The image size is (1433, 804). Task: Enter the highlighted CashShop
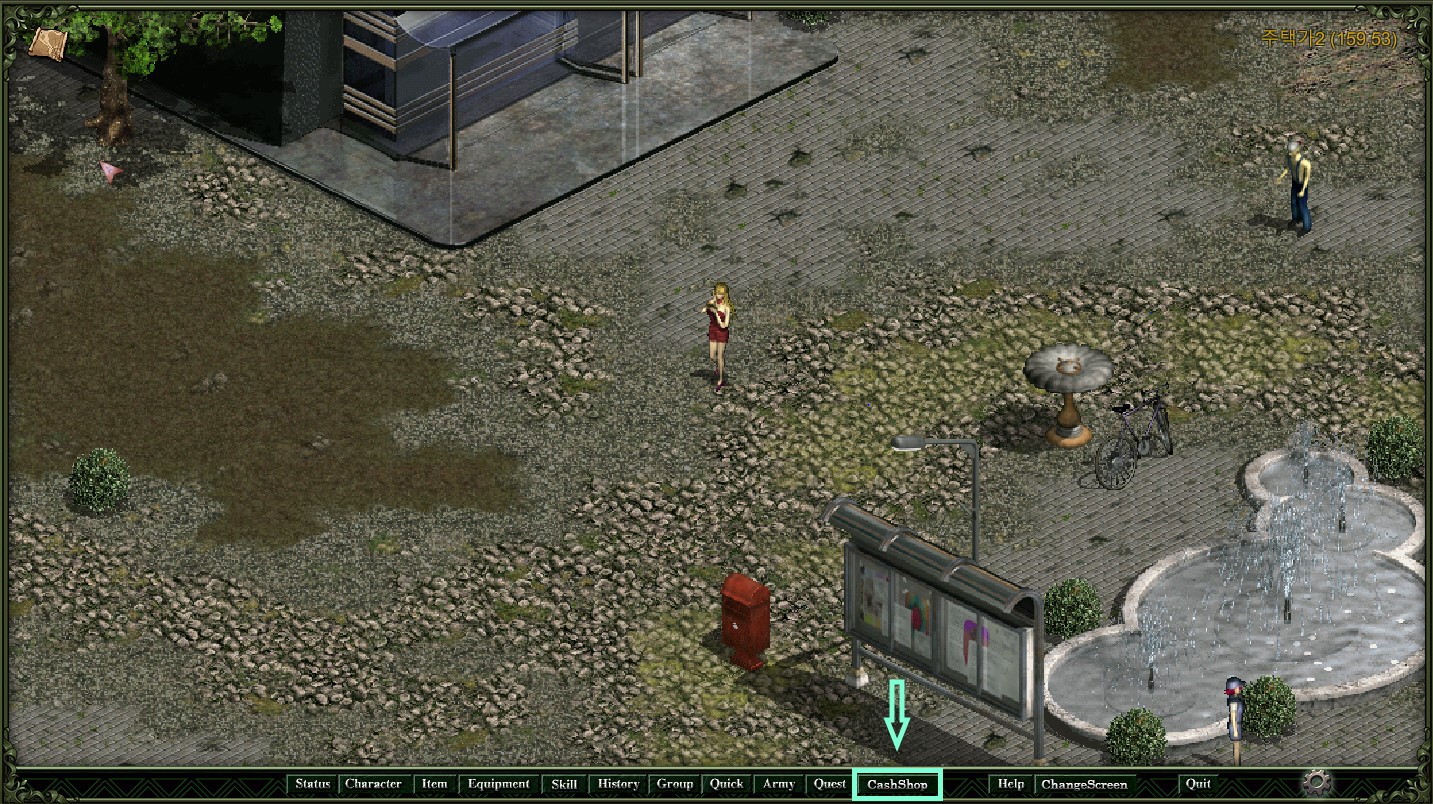897,785
